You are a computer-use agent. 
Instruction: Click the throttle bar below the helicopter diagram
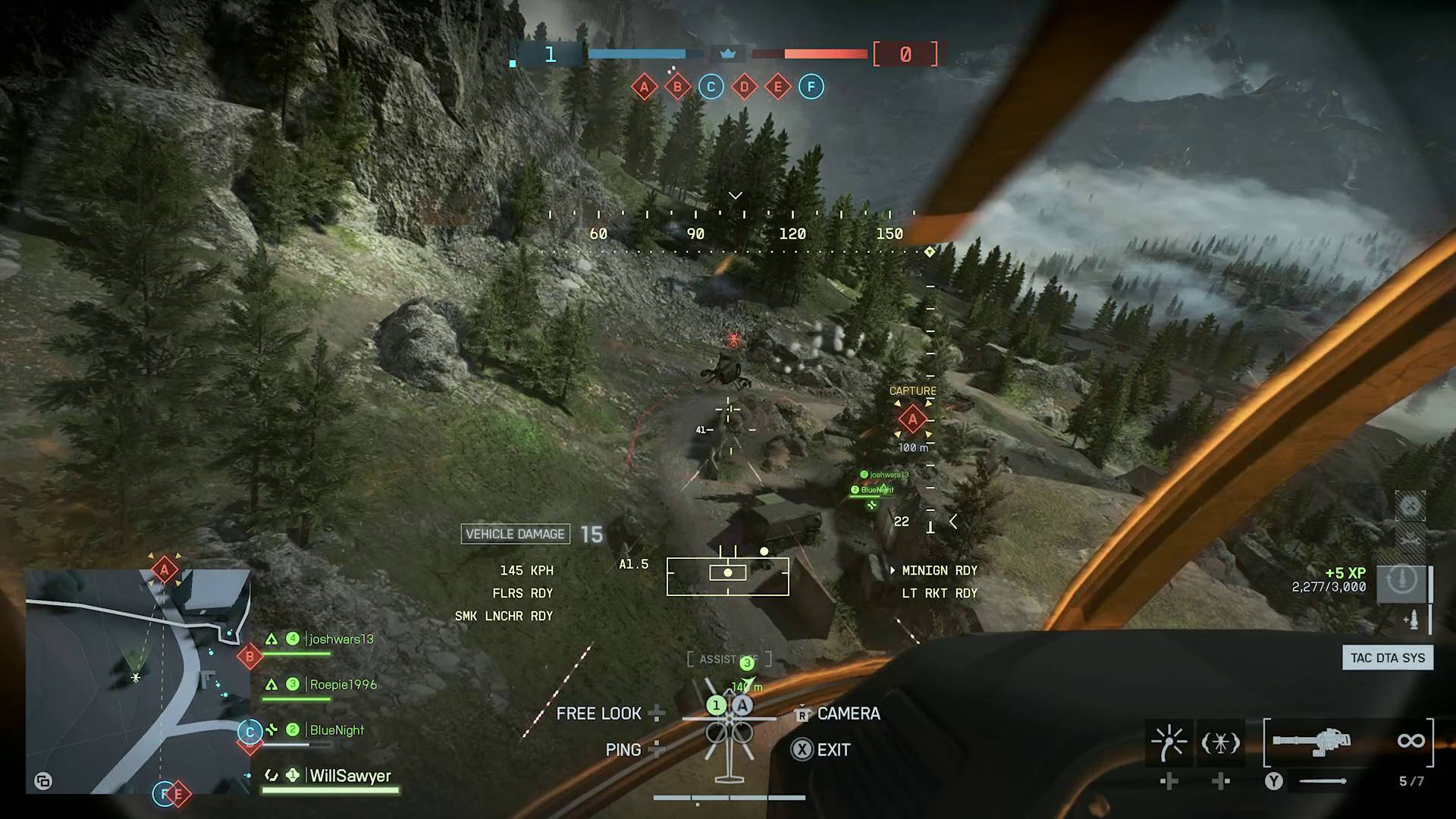click(728, 797)
